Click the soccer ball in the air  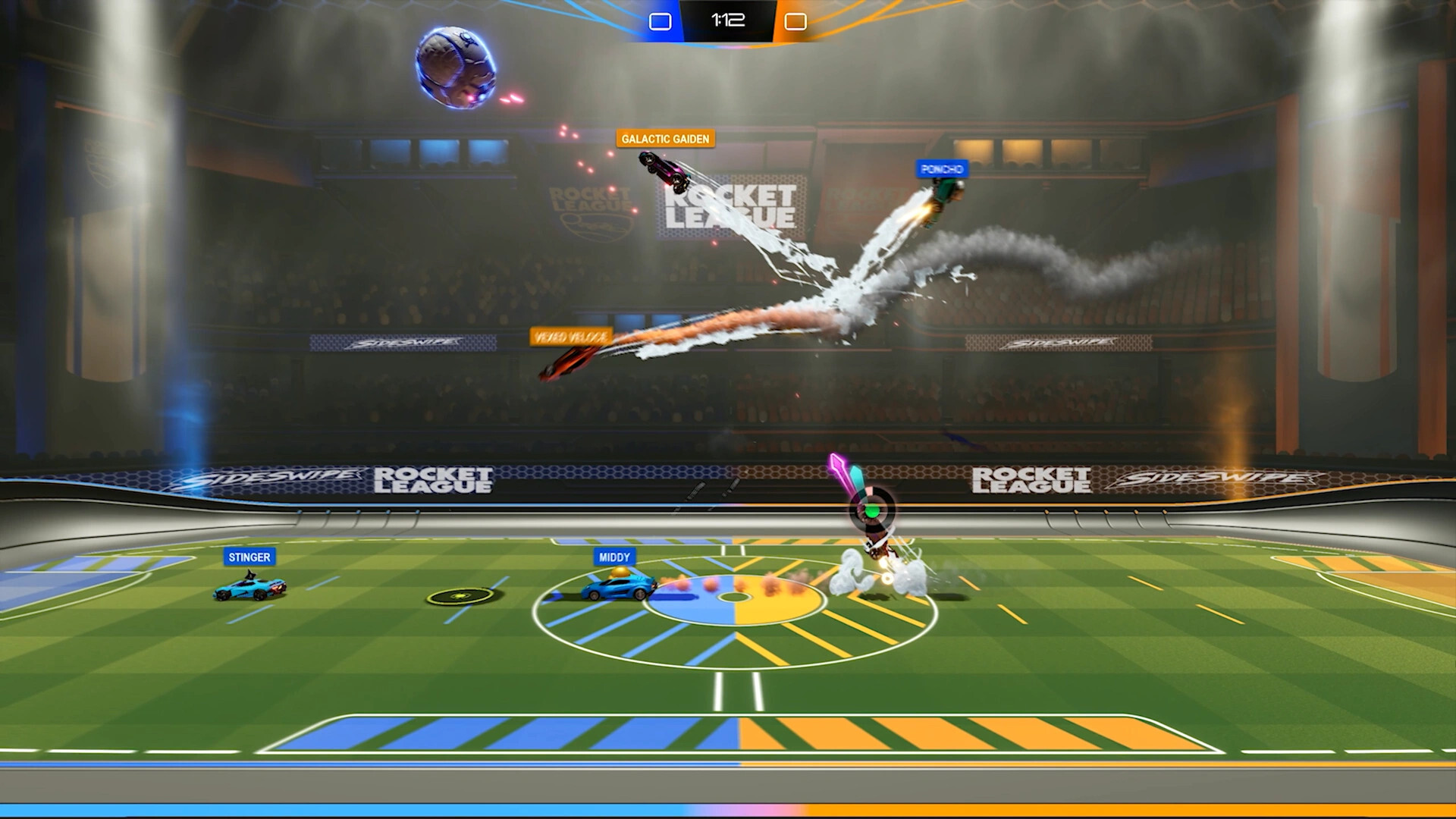pos(456,68)
